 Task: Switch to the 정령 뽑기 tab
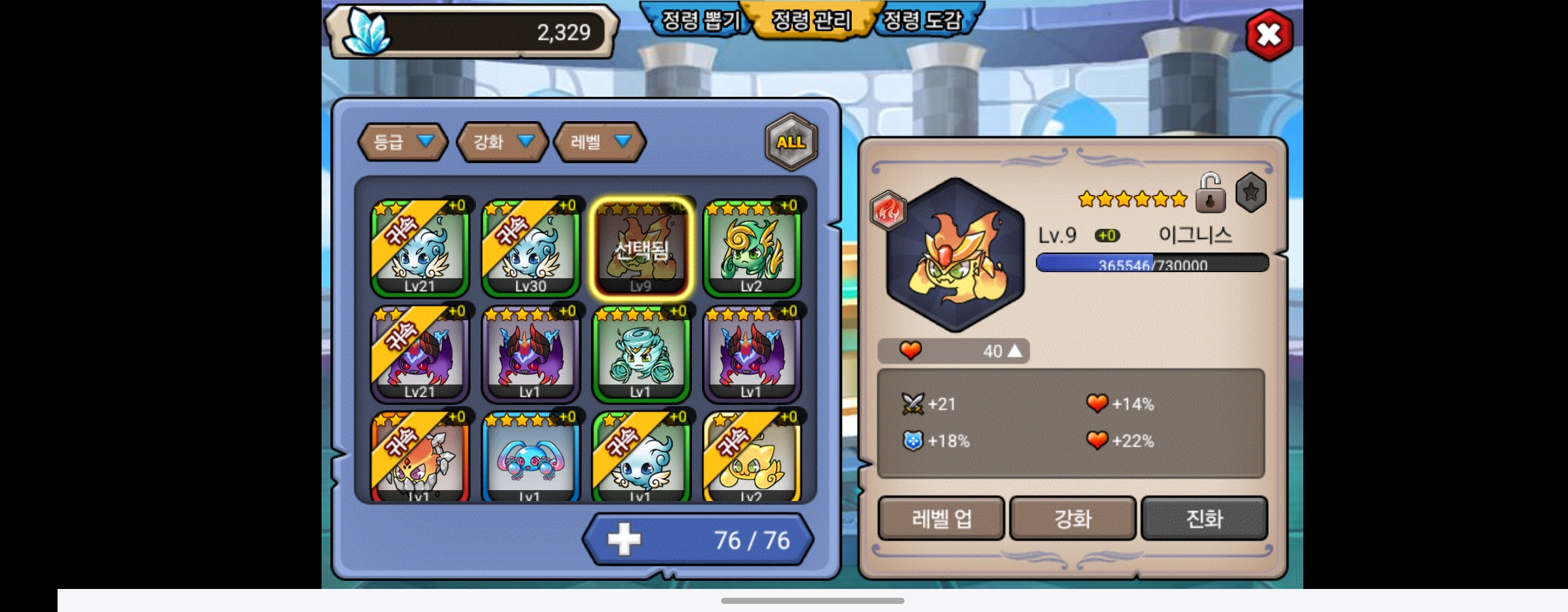click(699, 20)
